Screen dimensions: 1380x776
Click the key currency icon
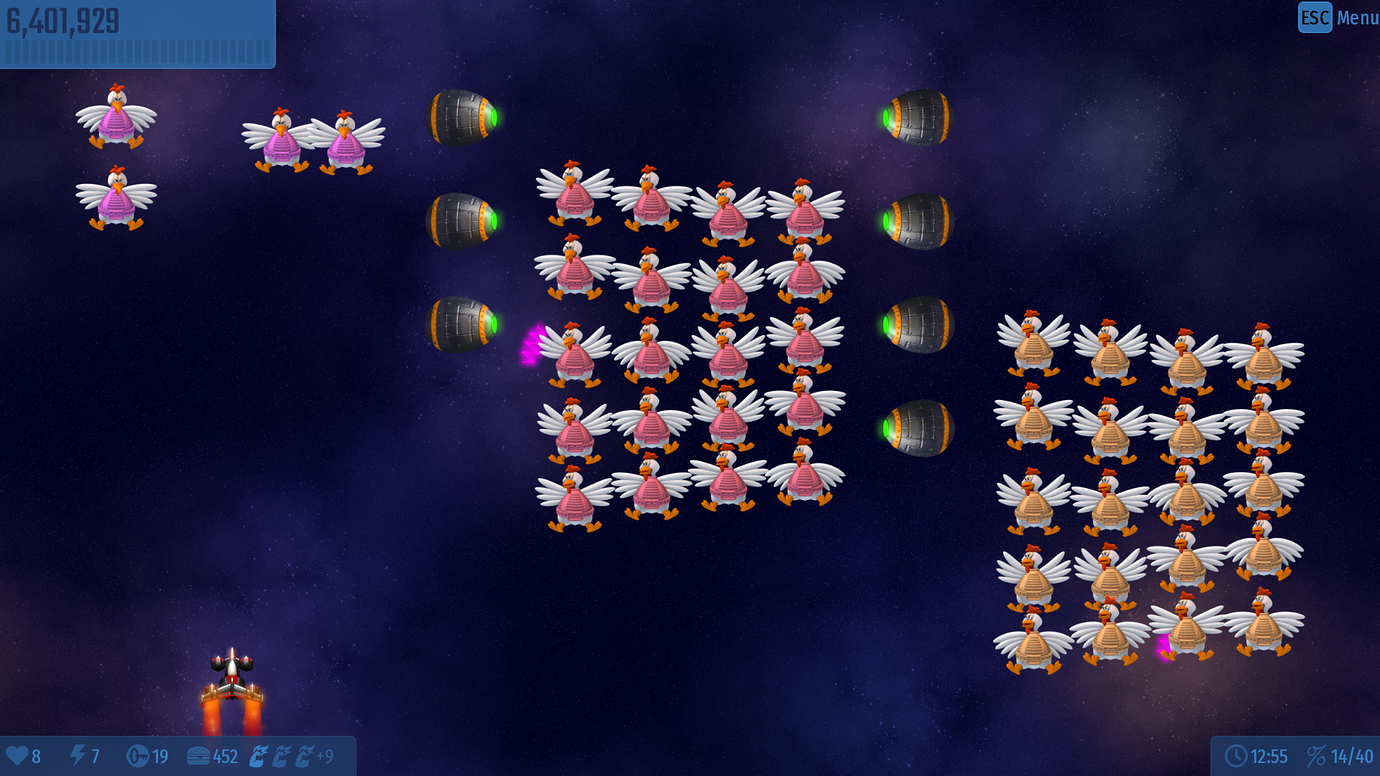(136, 757)
